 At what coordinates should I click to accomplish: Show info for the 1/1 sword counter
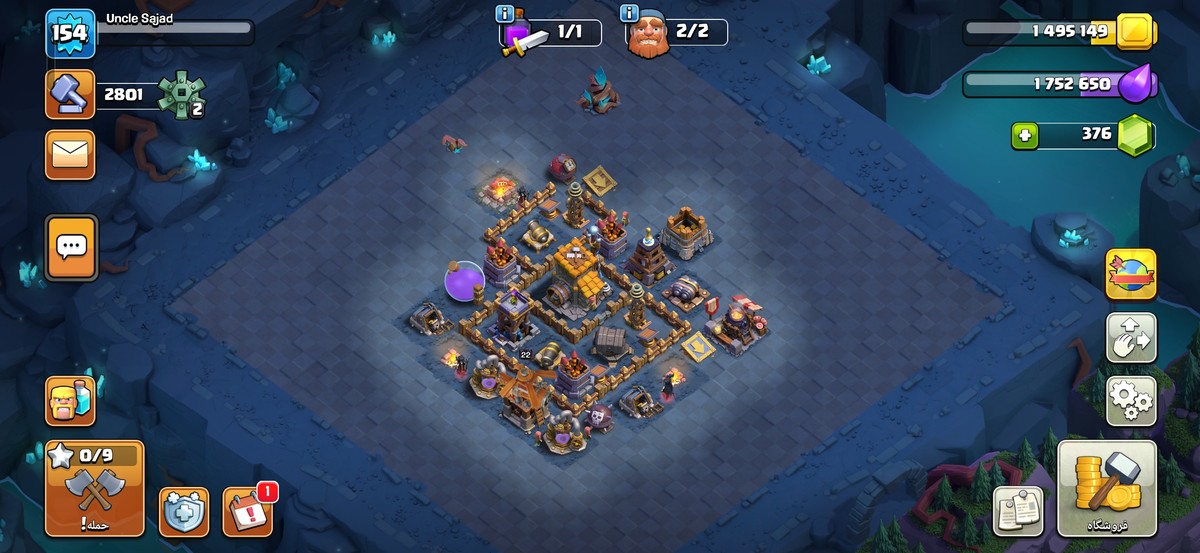(x=506, y=14)
